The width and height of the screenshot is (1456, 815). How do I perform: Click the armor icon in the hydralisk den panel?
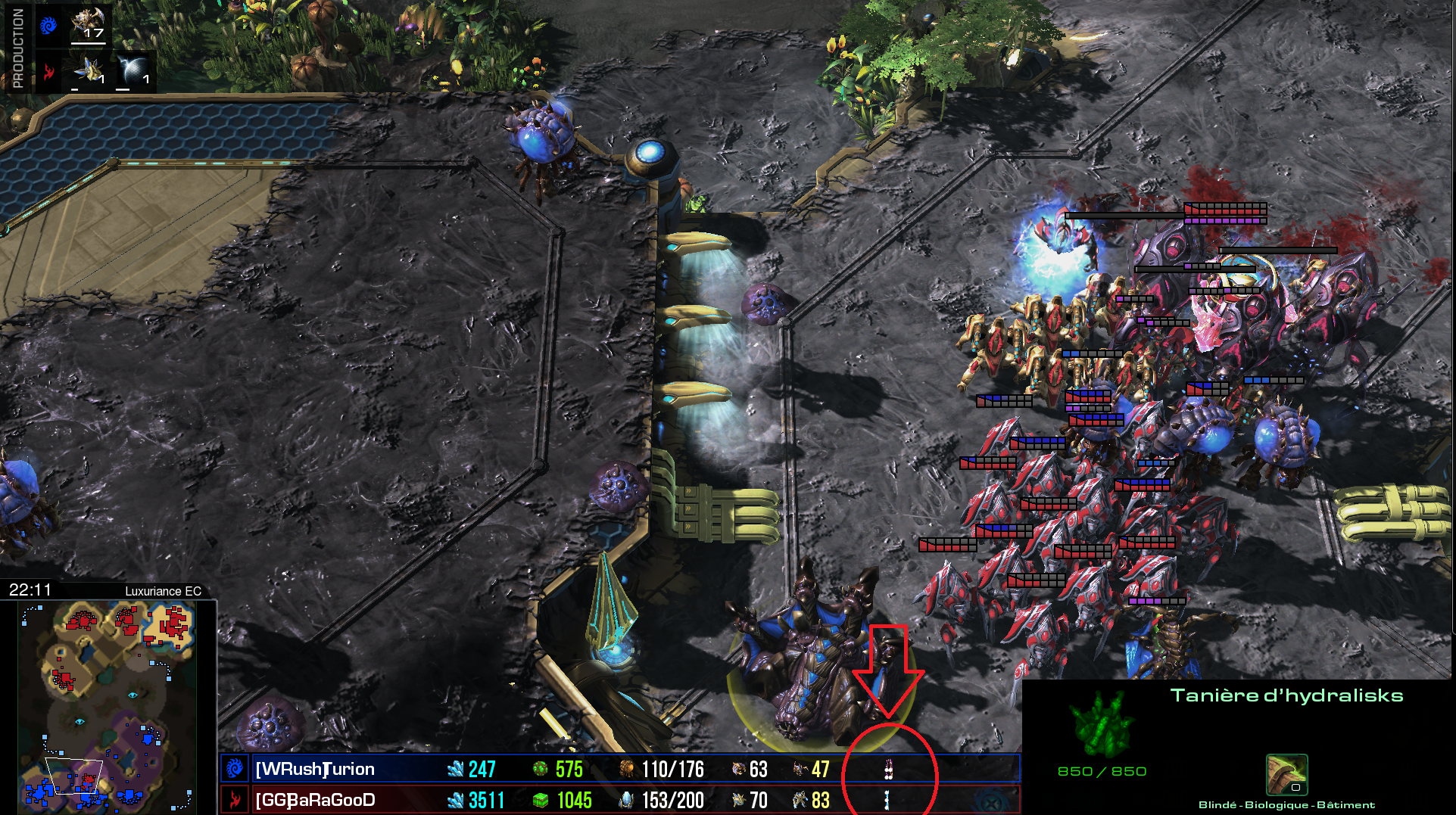pos(1286,774)
